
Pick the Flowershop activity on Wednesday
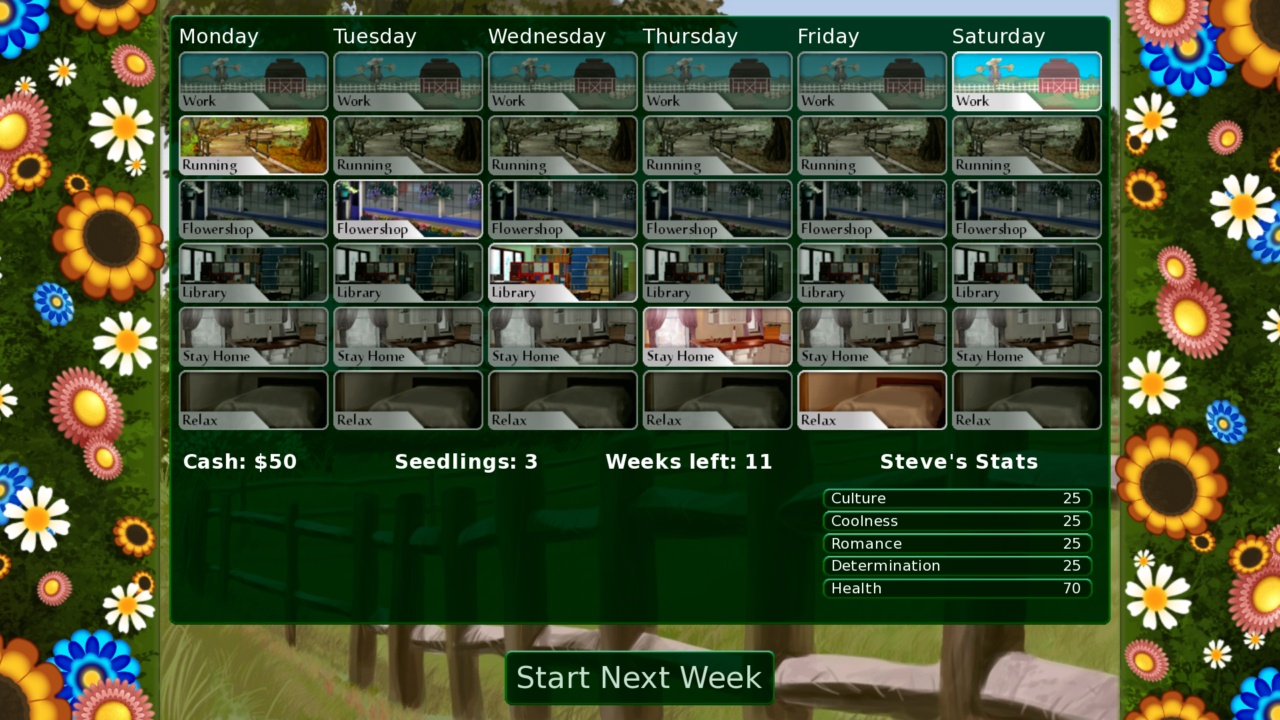562,209
